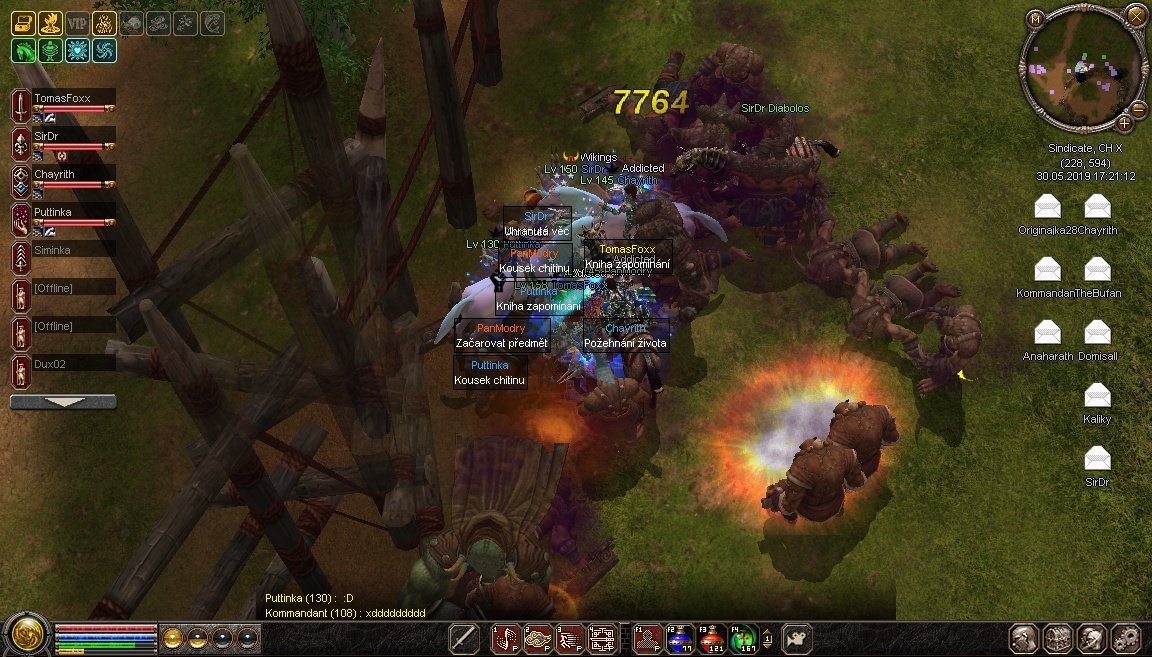The height and width of the screenshot is (657, 1152).
Task: Open the full map with the M button
Action: (x=1035, y=18)
